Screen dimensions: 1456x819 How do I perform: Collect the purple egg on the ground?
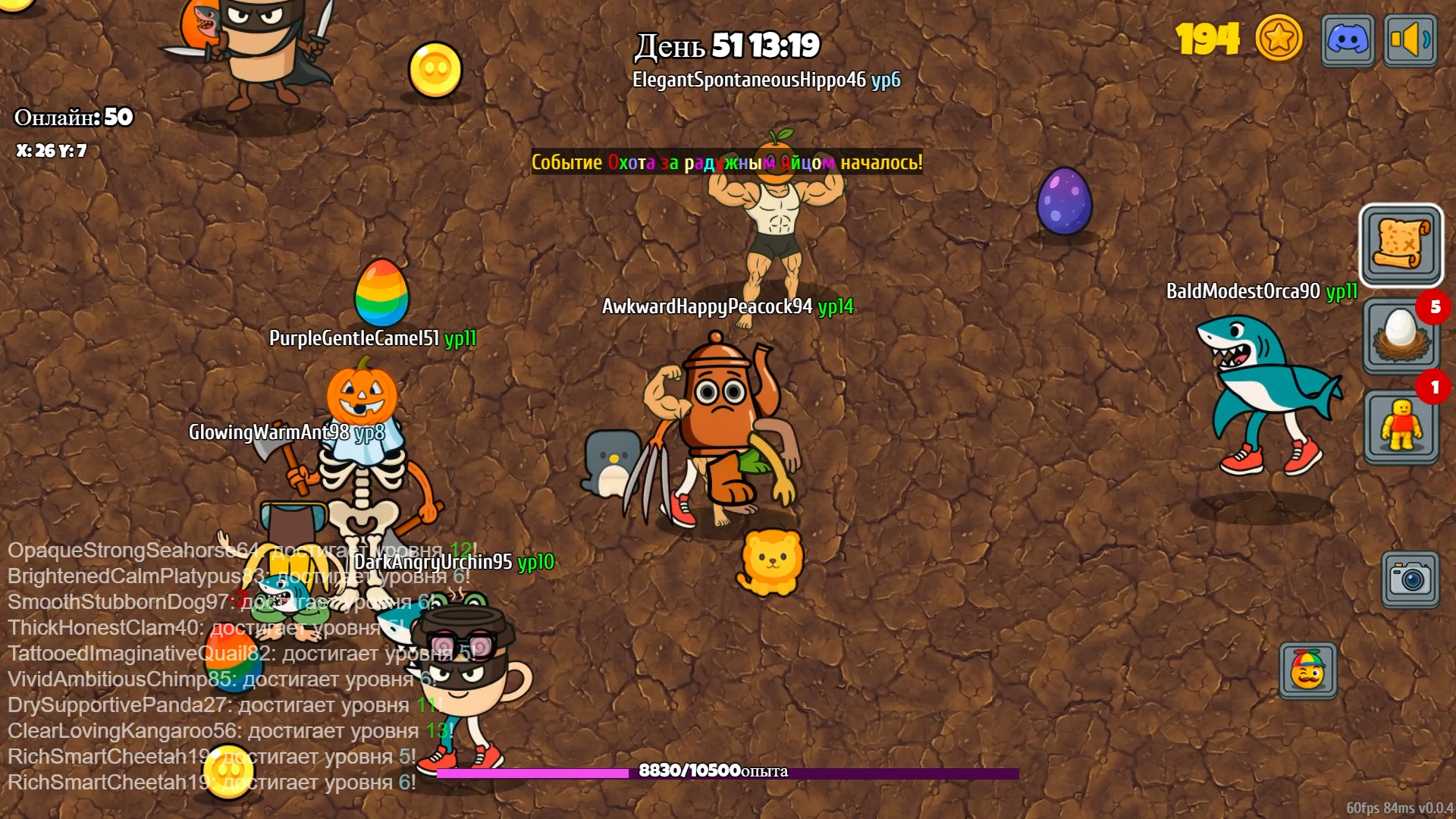(1064, 200)
